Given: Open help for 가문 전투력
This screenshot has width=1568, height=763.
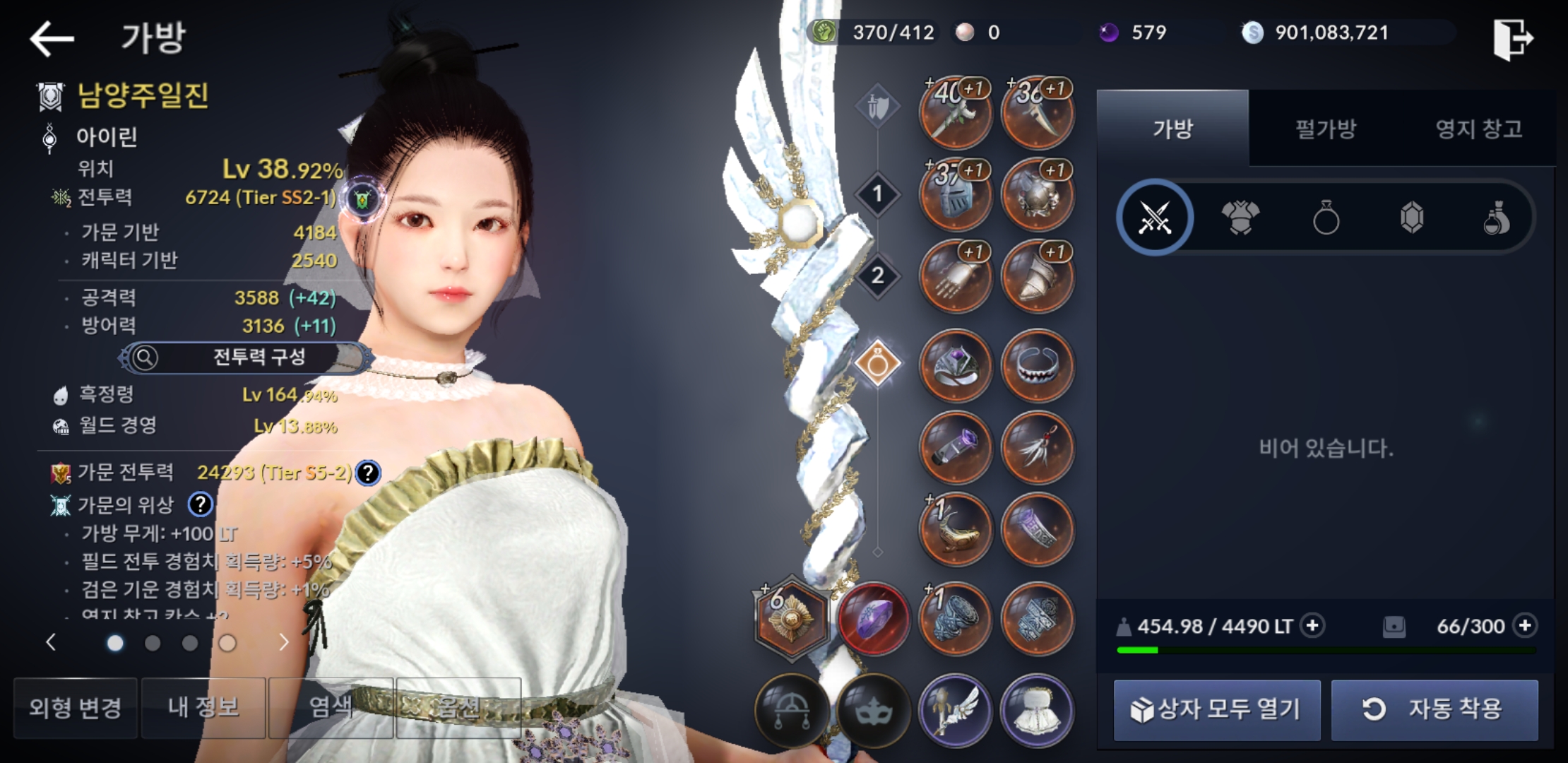Looking at the screenshot, I should [x=368, y=473].
